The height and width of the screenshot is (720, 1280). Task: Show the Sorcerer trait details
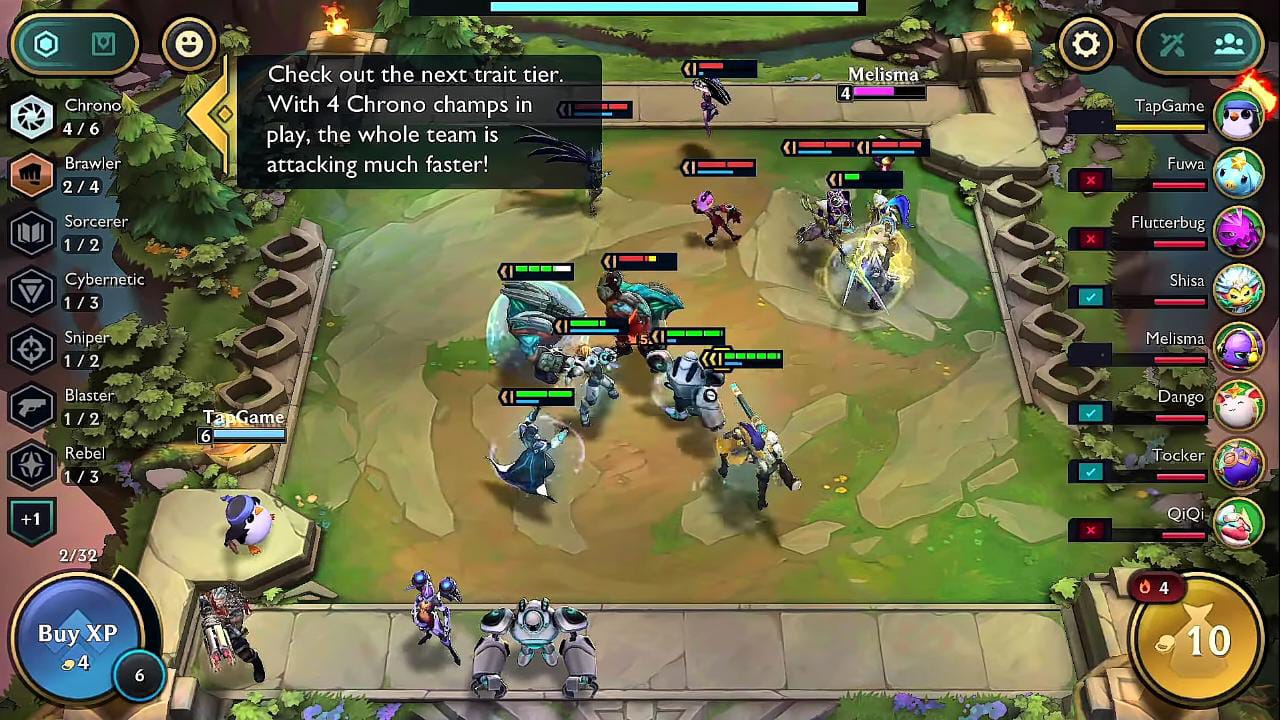click(x=32, y=232)
